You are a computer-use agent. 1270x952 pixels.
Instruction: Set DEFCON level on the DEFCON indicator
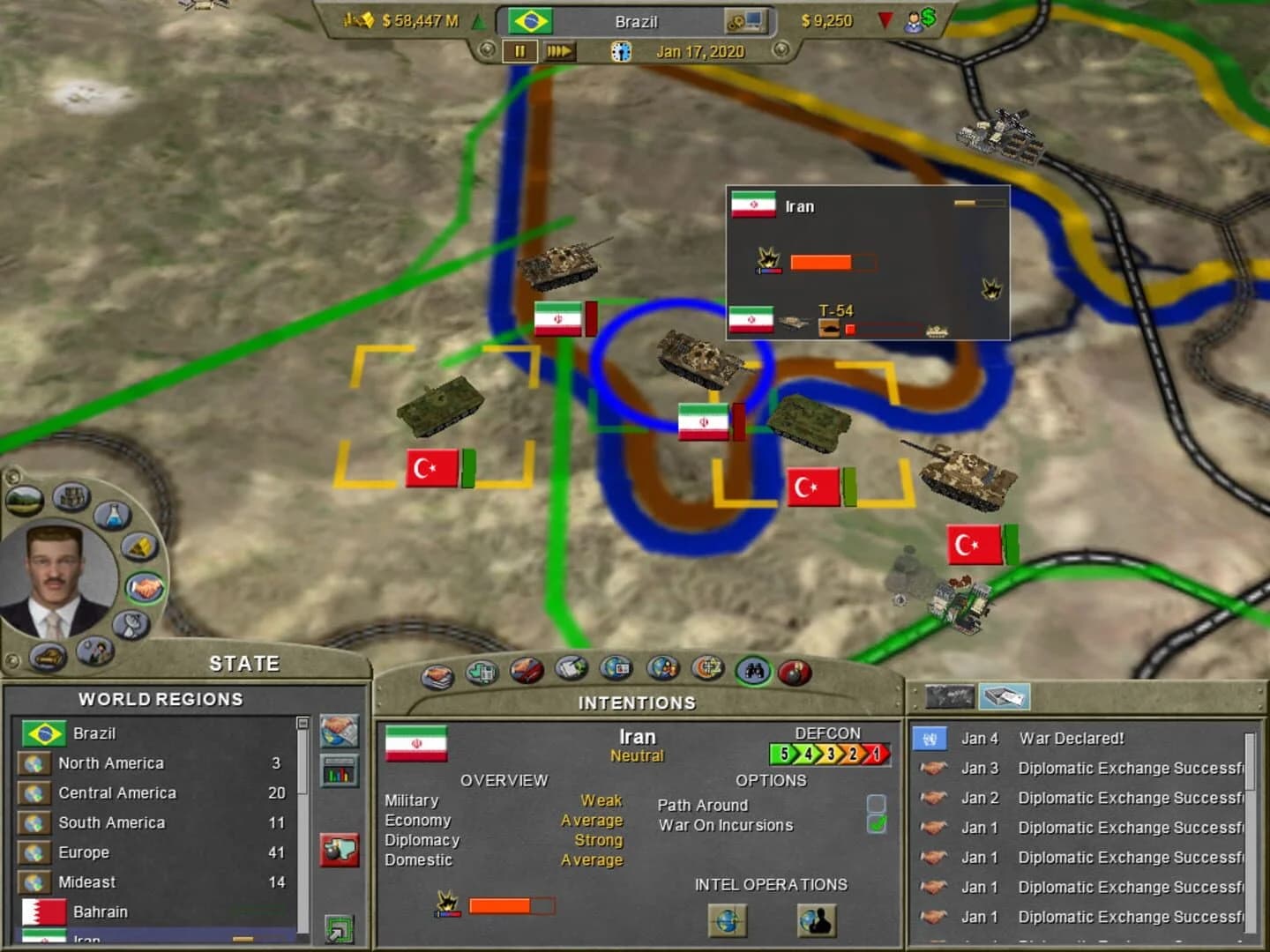pyautogui.click(x=829, y=752)
